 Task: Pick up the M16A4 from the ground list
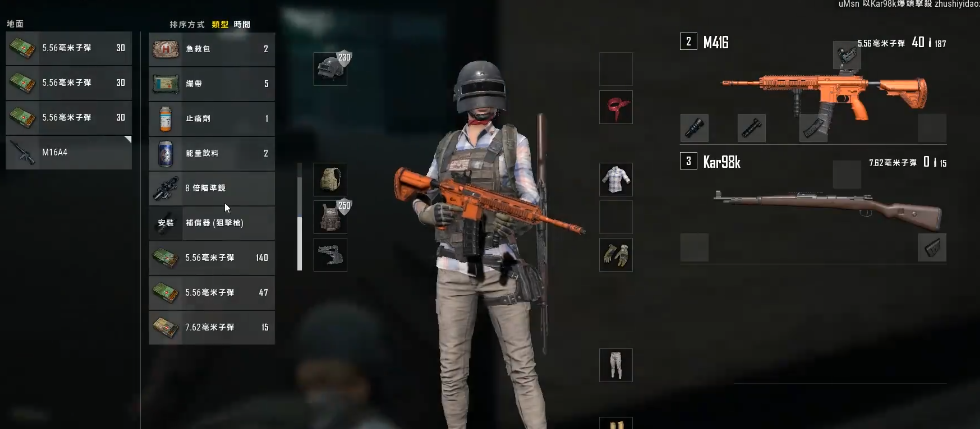coord(68,152)
